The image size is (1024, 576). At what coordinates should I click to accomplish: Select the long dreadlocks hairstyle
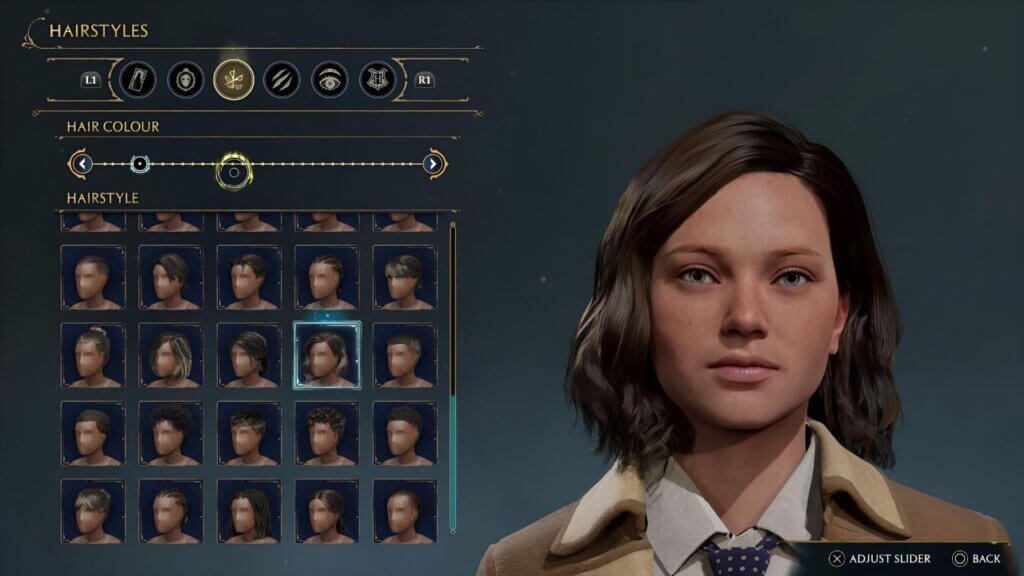point(249,510)
